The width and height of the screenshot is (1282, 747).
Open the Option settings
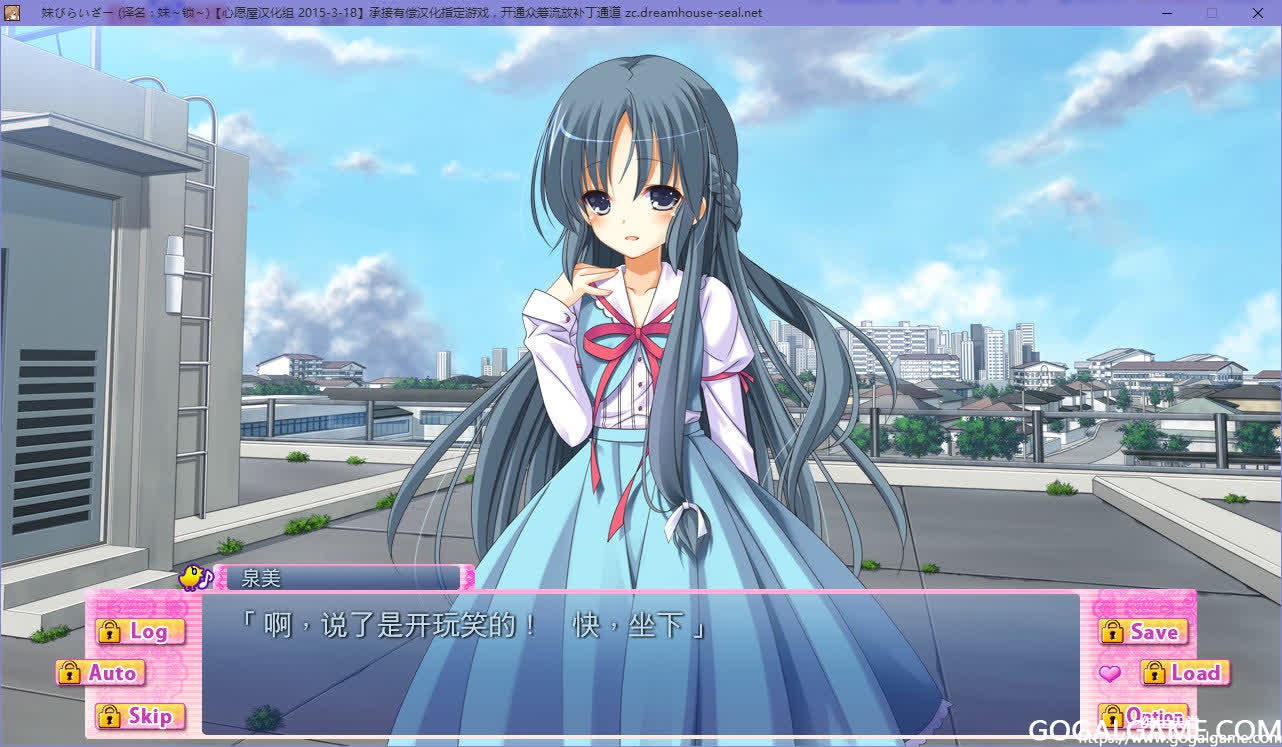tap(1143, 716)
